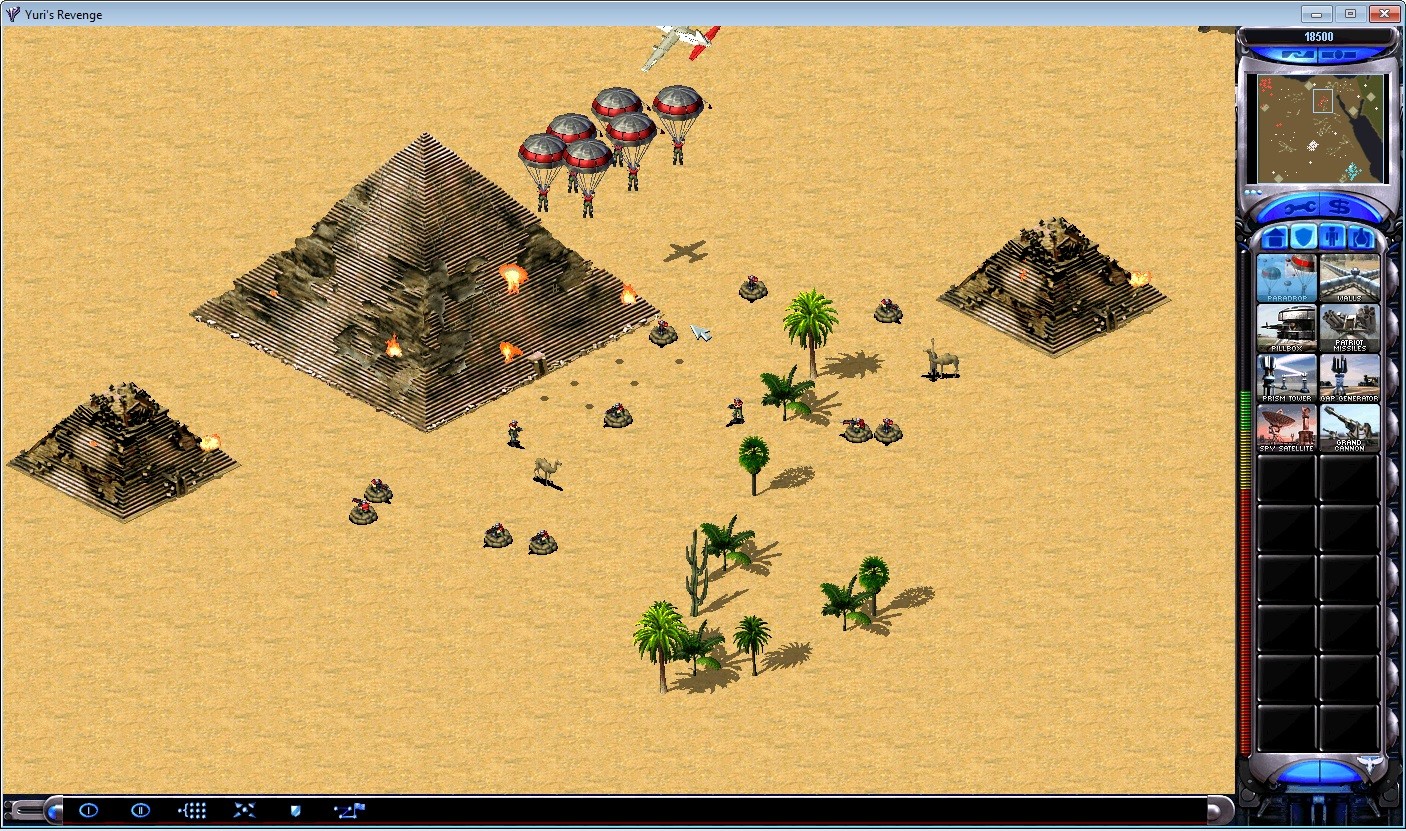The width and height of the screenshot is (1406, 831).
Task: Click the team formation grid icon
Action: click(x=192, y=810)
